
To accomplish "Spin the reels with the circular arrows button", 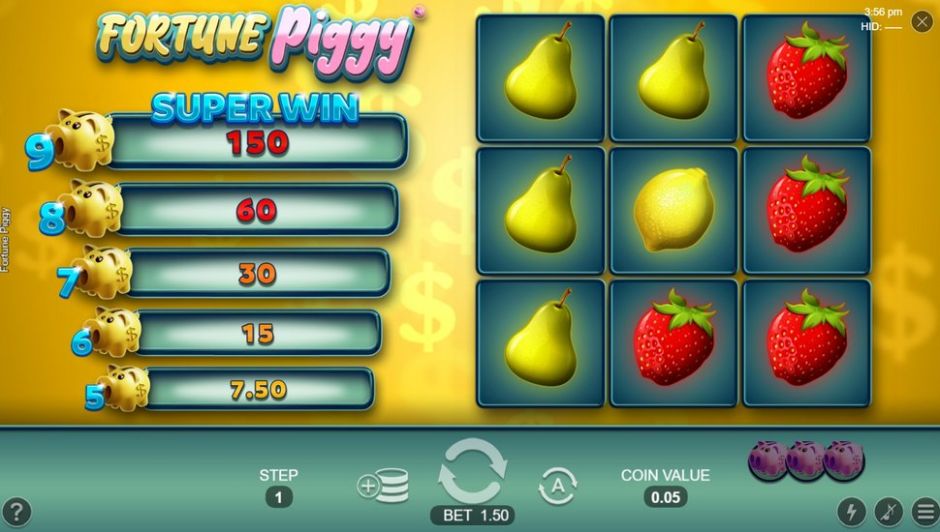I will (472, 472).
